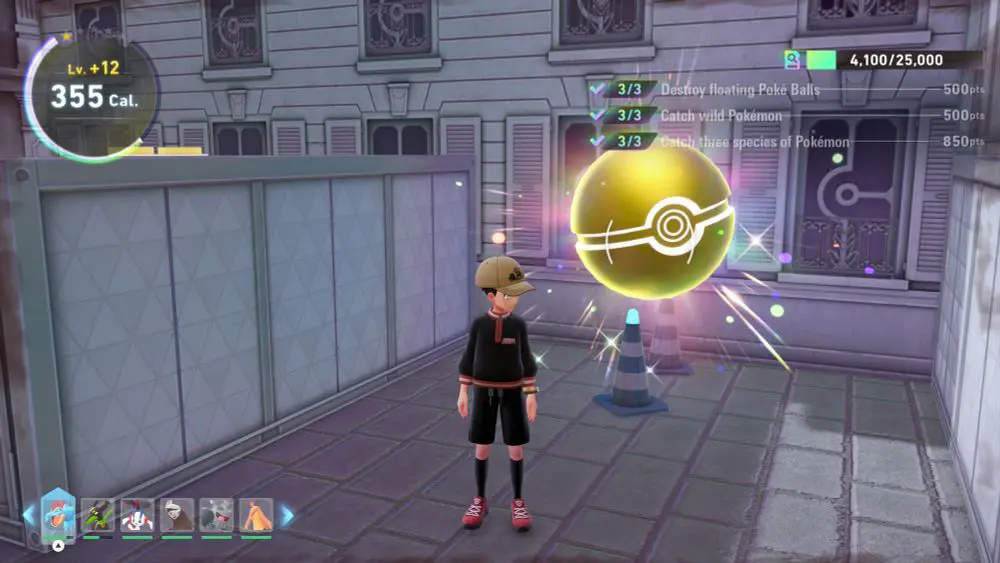This screenshot has width=1000, height=563.
Task: Select the grey Pokémon party slot
Action: [x=216, y=515]
